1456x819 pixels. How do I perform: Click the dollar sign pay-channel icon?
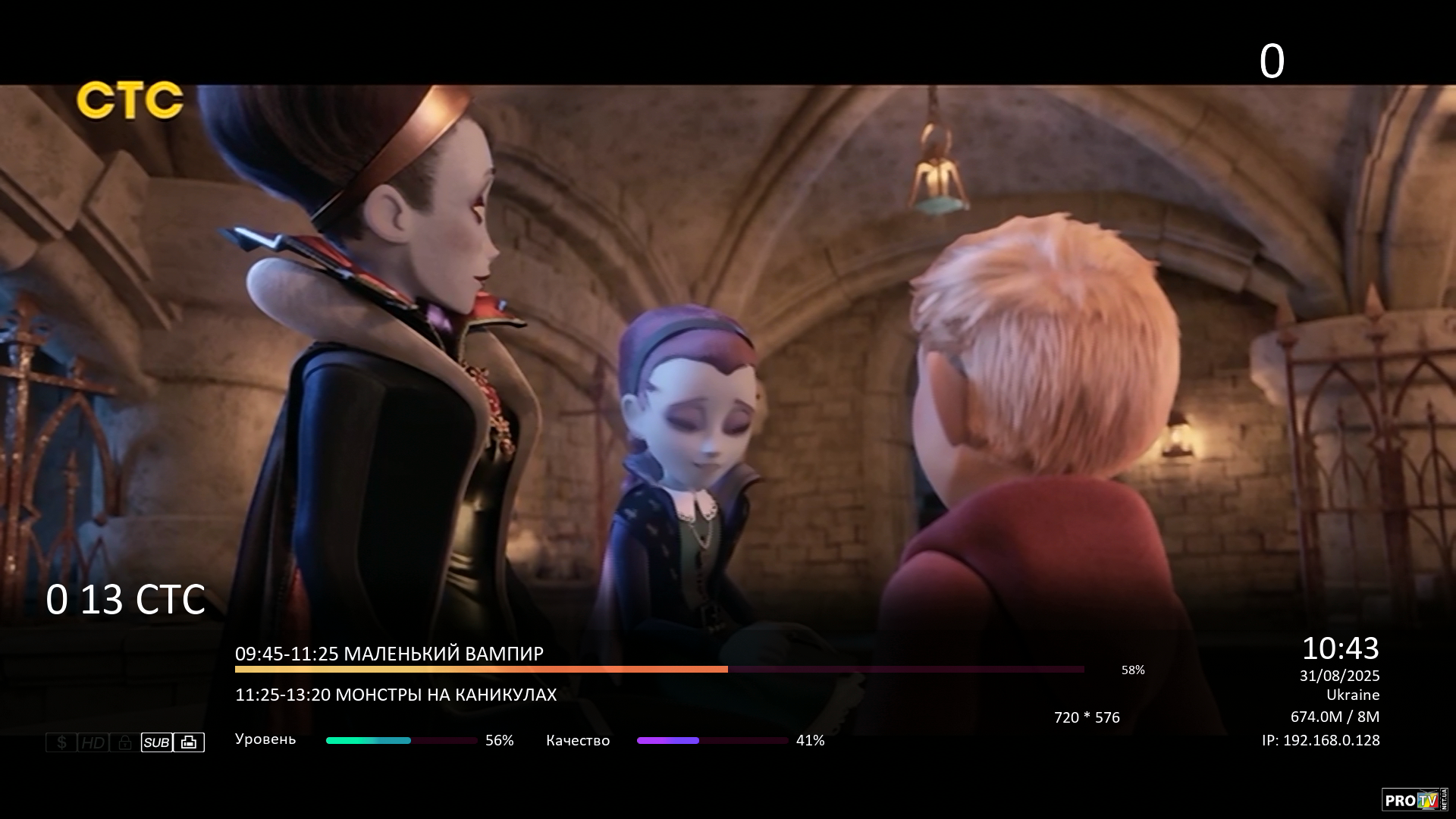point(61,742)
